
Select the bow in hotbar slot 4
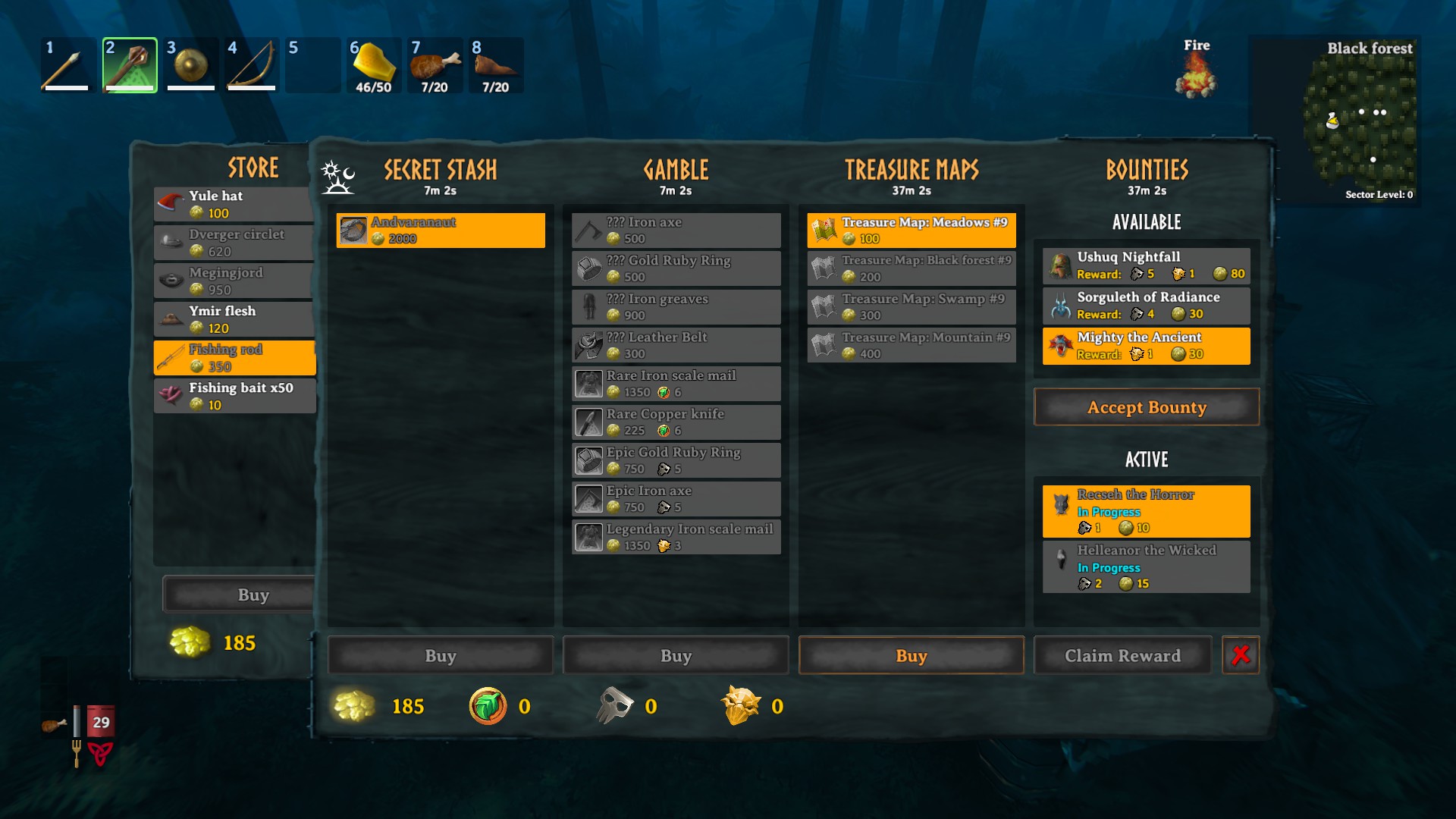pyautogui.click(x=251, y=65)
